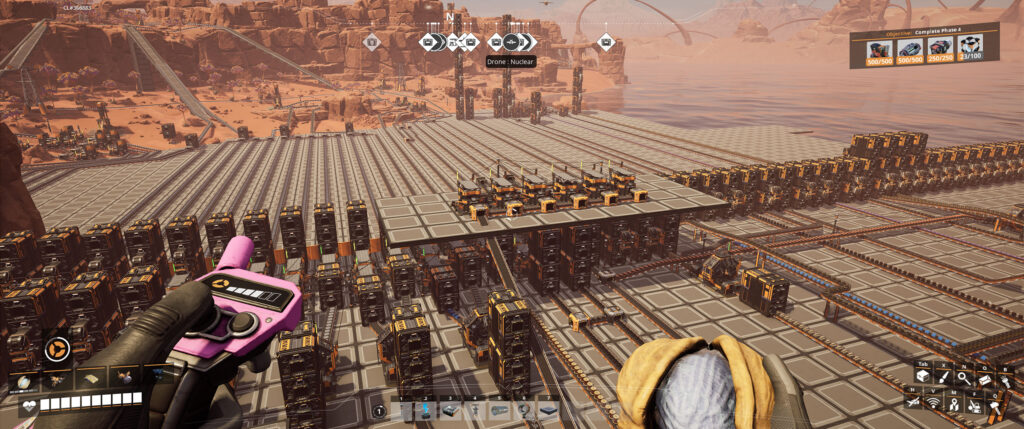Select the lone crate marker far right on compass

(x=605, y=42)
